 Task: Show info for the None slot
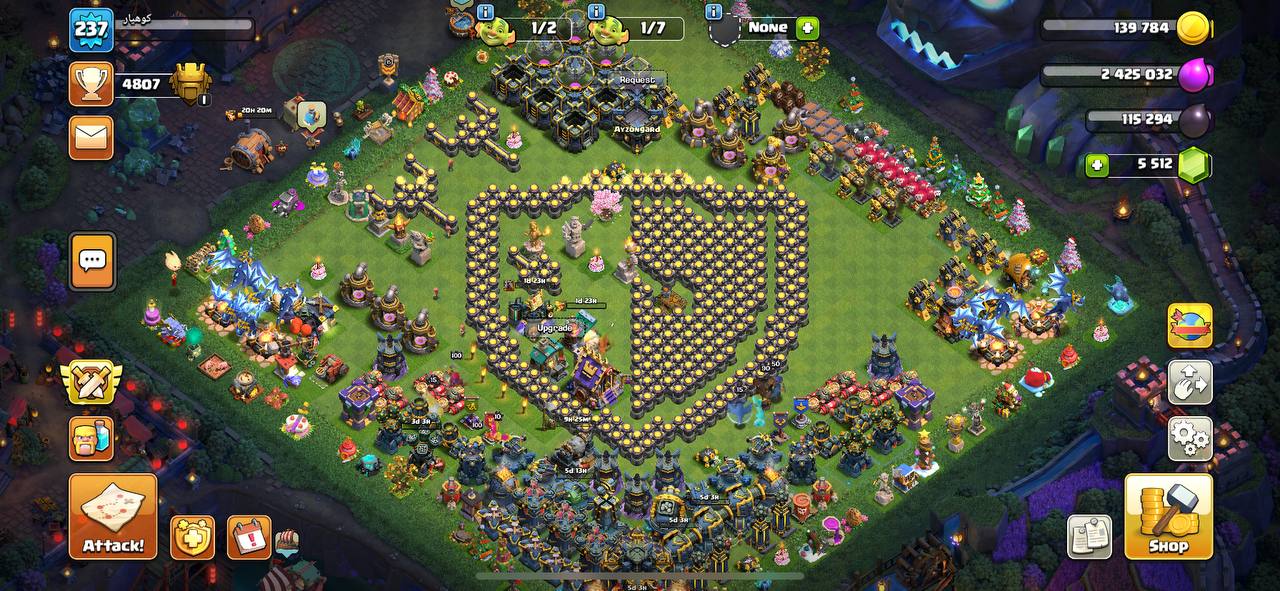click(x=713, y=12)
